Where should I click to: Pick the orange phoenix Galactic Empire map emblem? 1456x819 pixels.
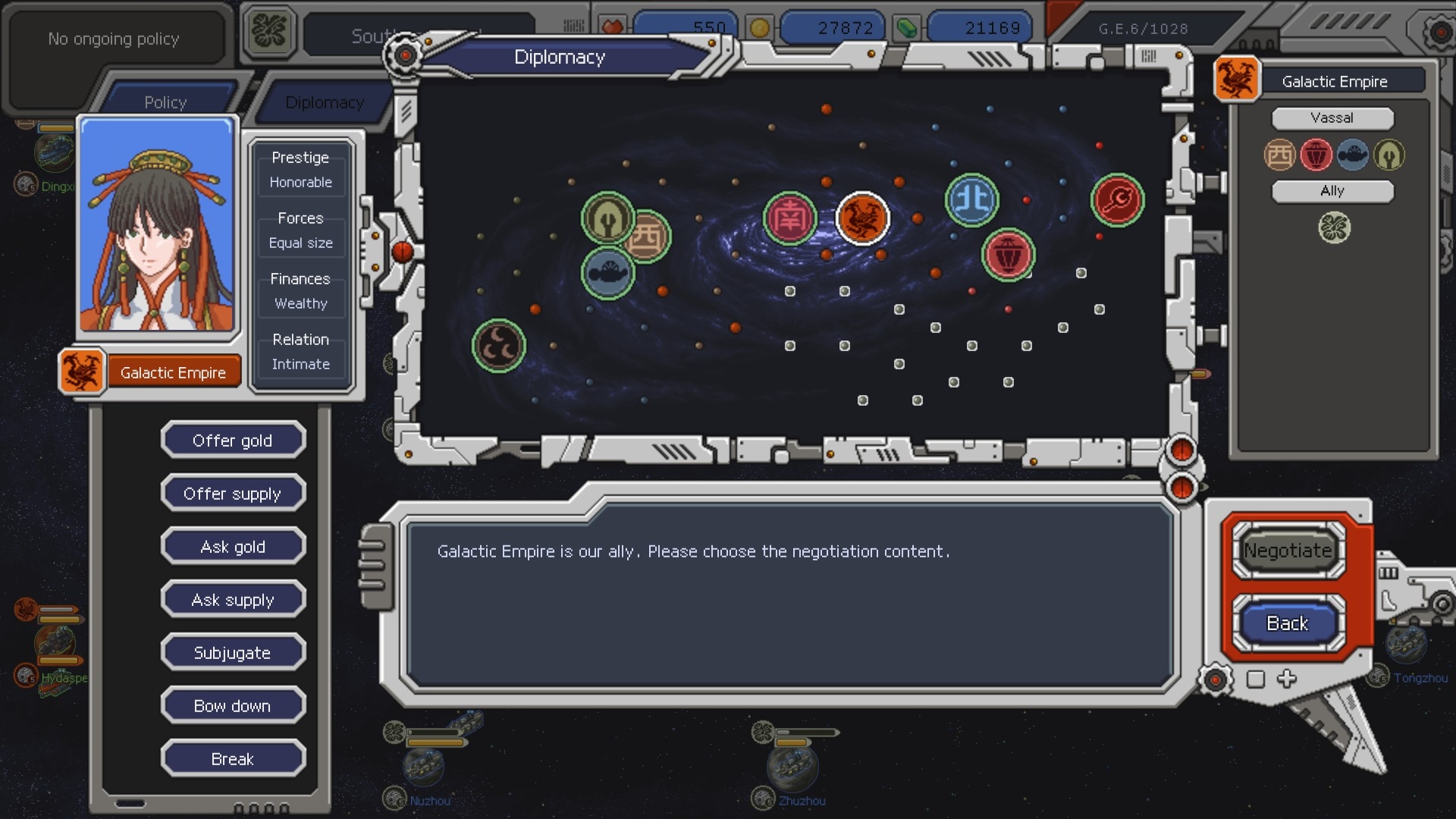[x=862, y=218]
